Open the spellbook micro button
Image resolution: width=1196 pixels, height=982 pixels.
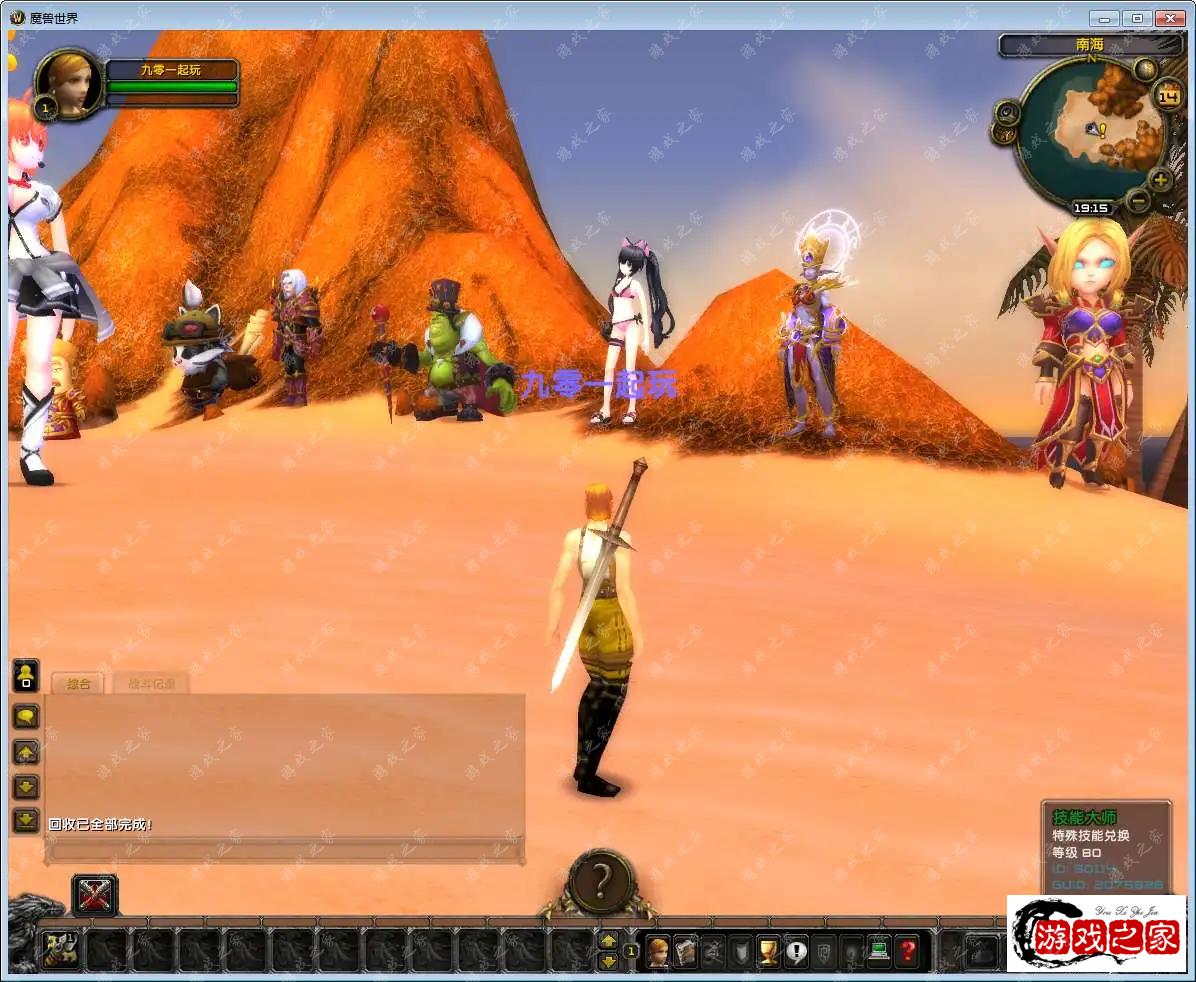685,950
